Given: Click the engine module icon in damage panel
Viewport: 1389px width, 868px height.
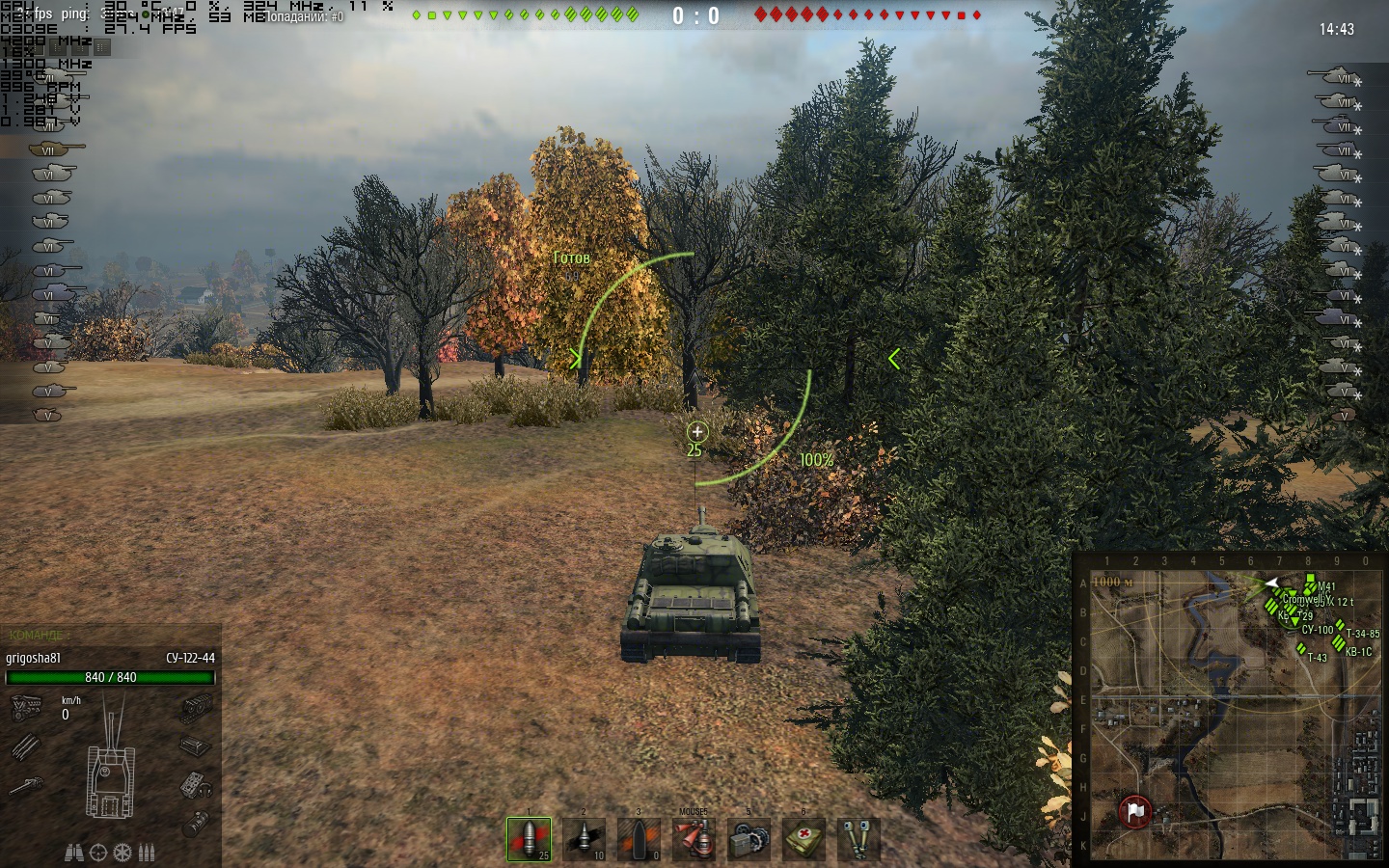Looking at the screenshot, I should (x=26, y=709).
